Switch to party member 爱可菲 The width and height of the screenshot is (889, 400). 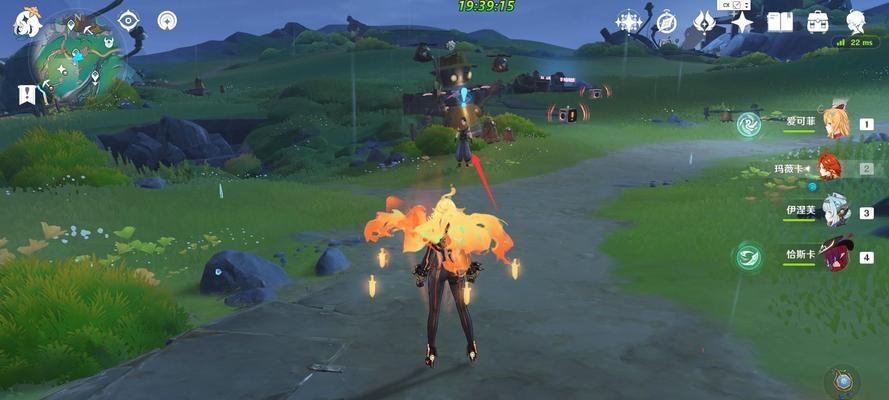[835, 124]
